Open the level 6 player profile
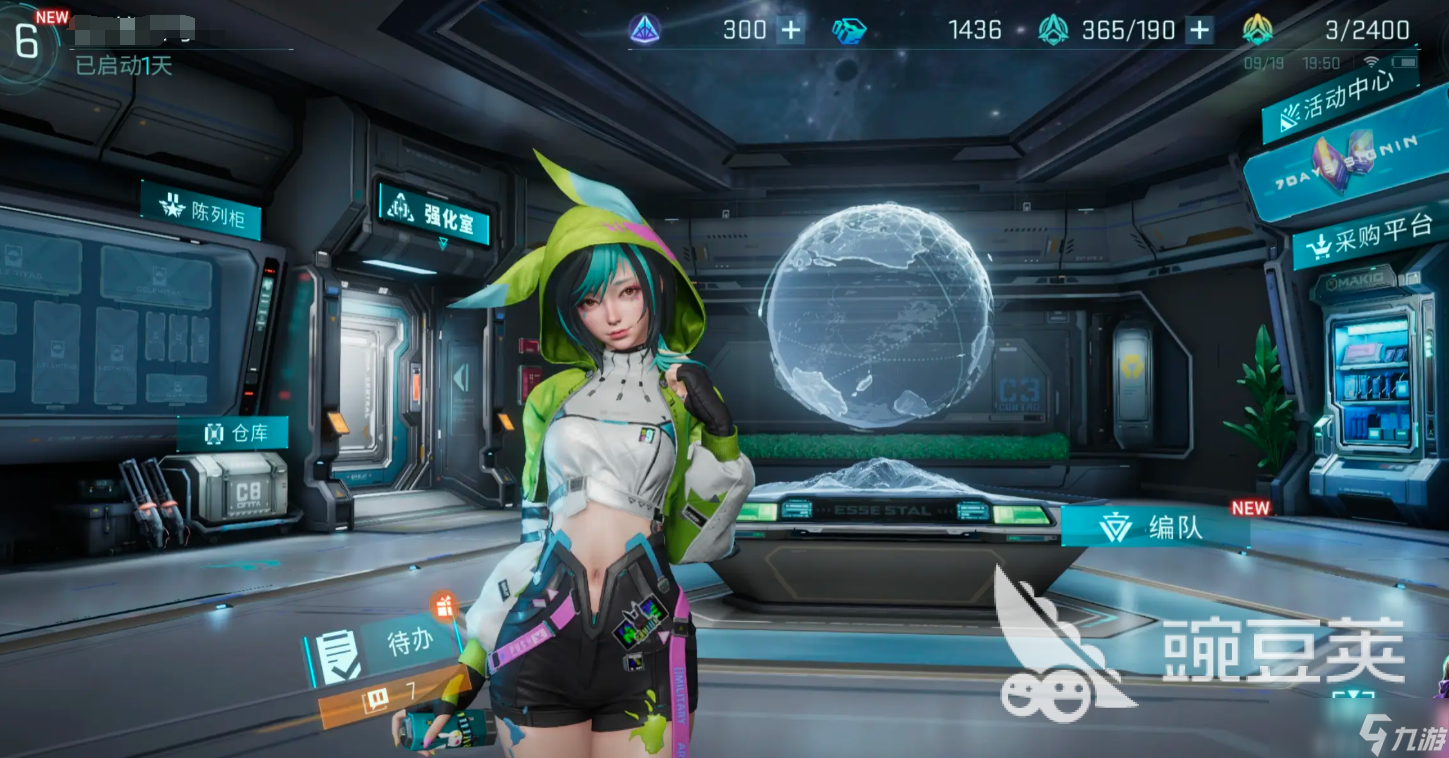 [x=27, y=42]
